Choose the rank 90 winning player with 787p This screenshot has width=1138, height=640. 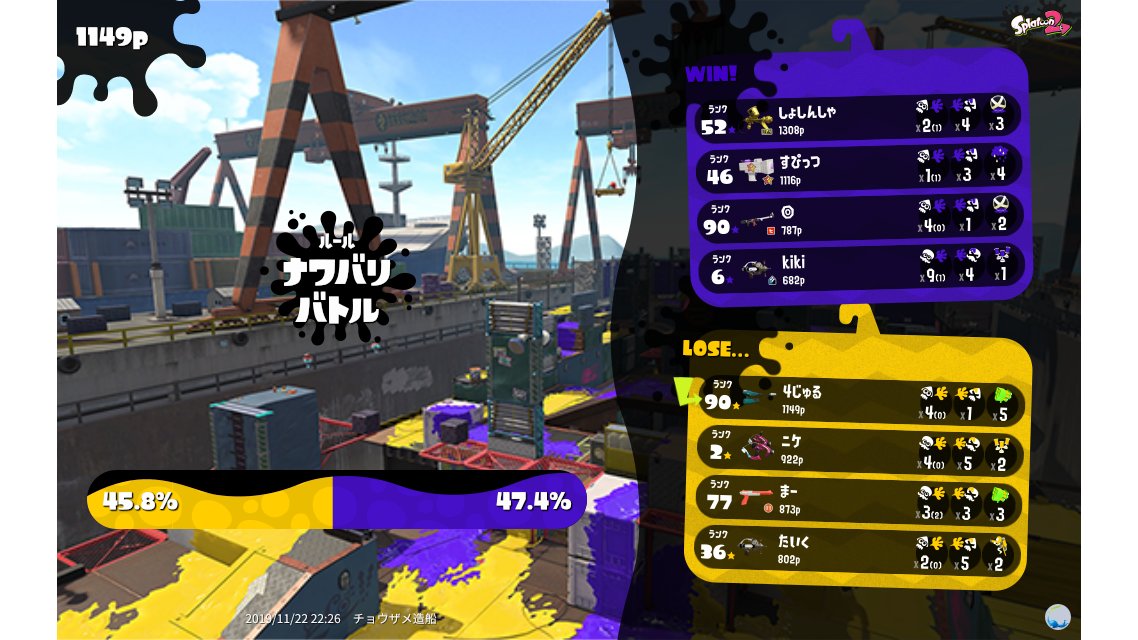coord(858,217)
